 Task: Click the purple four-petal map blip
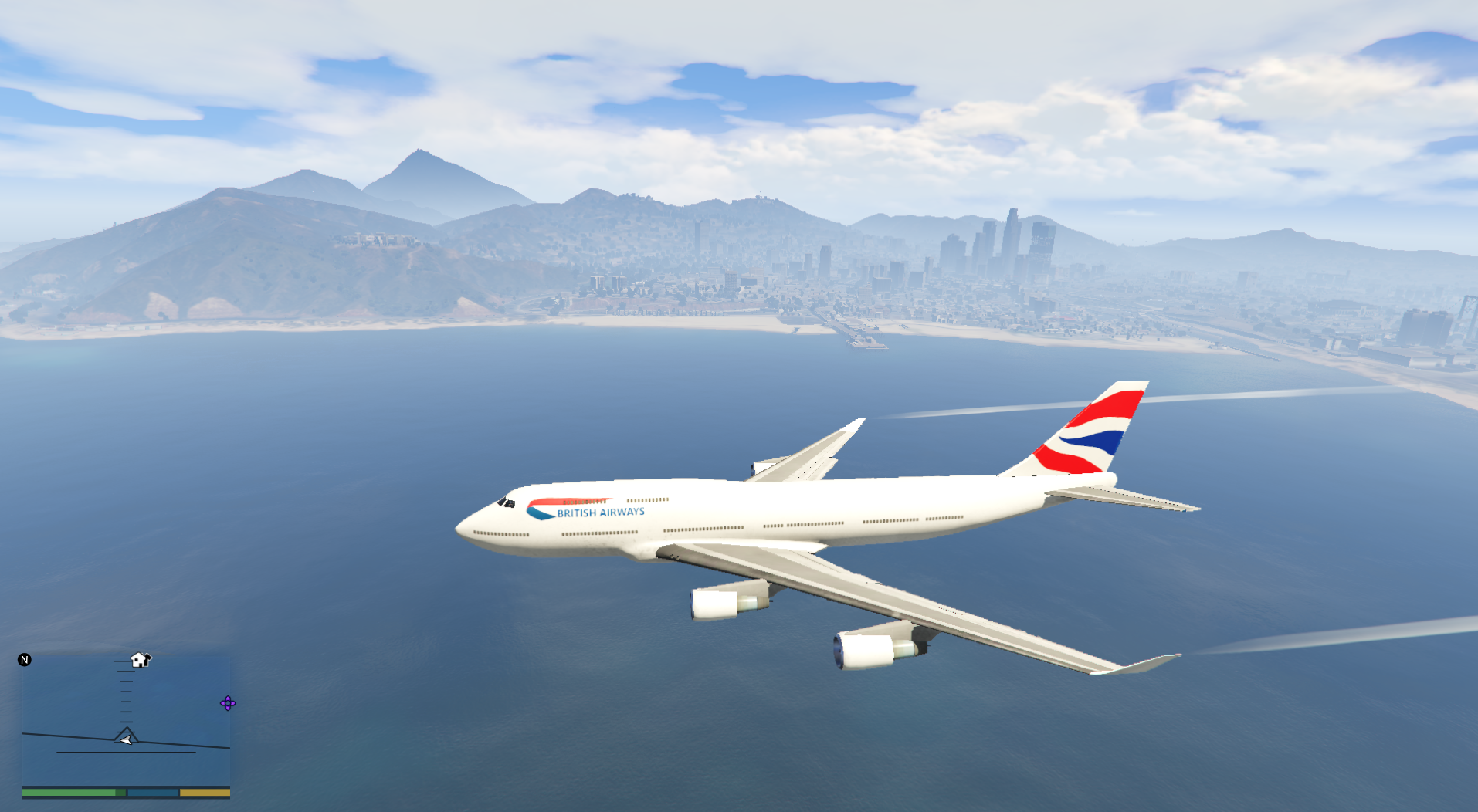coord(228,703)
